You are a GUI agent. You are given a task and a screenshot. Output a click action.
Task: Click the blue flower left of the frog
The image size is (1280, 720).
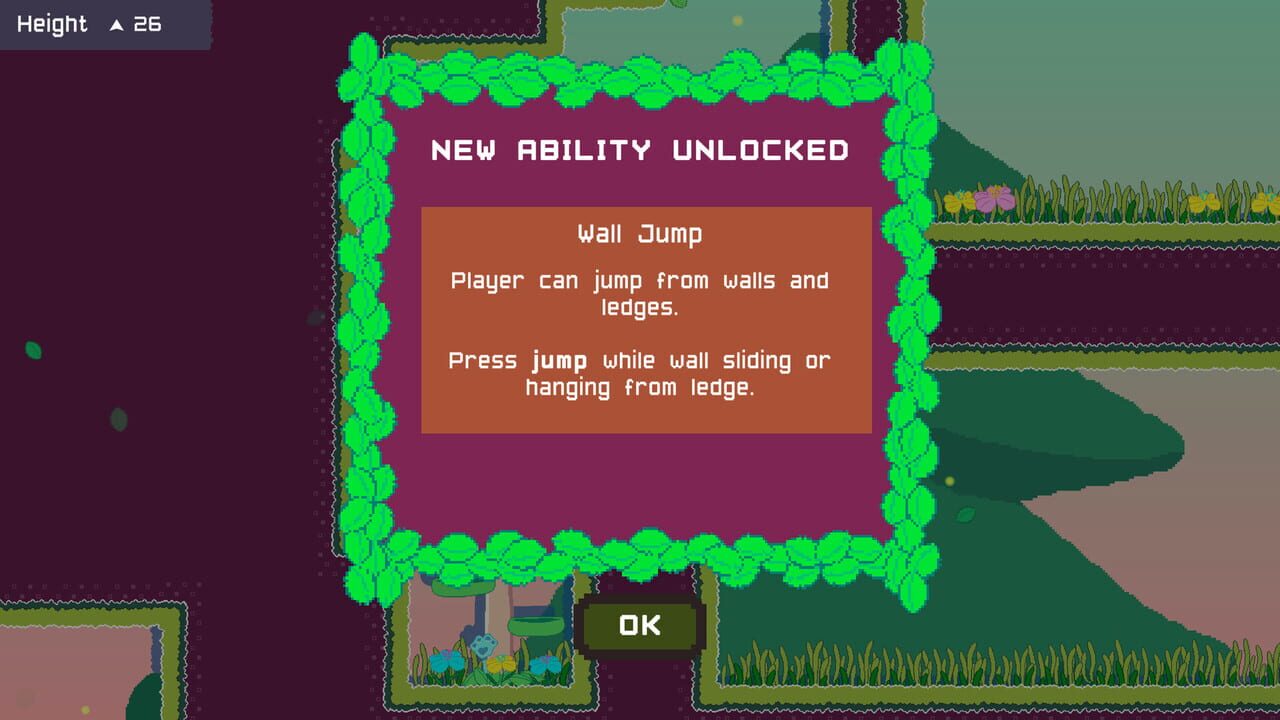coord(447,661)
